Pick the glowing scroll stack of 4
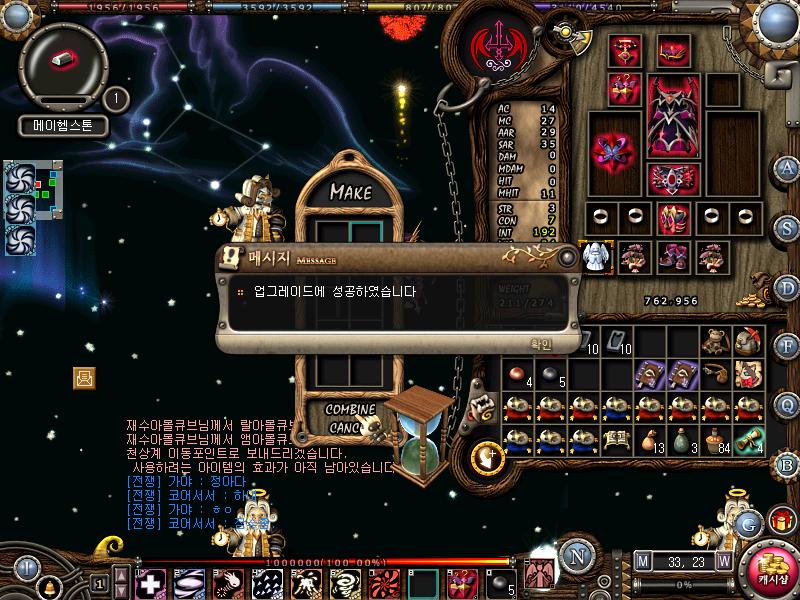The image size is (800, 600). click(748, 440)
